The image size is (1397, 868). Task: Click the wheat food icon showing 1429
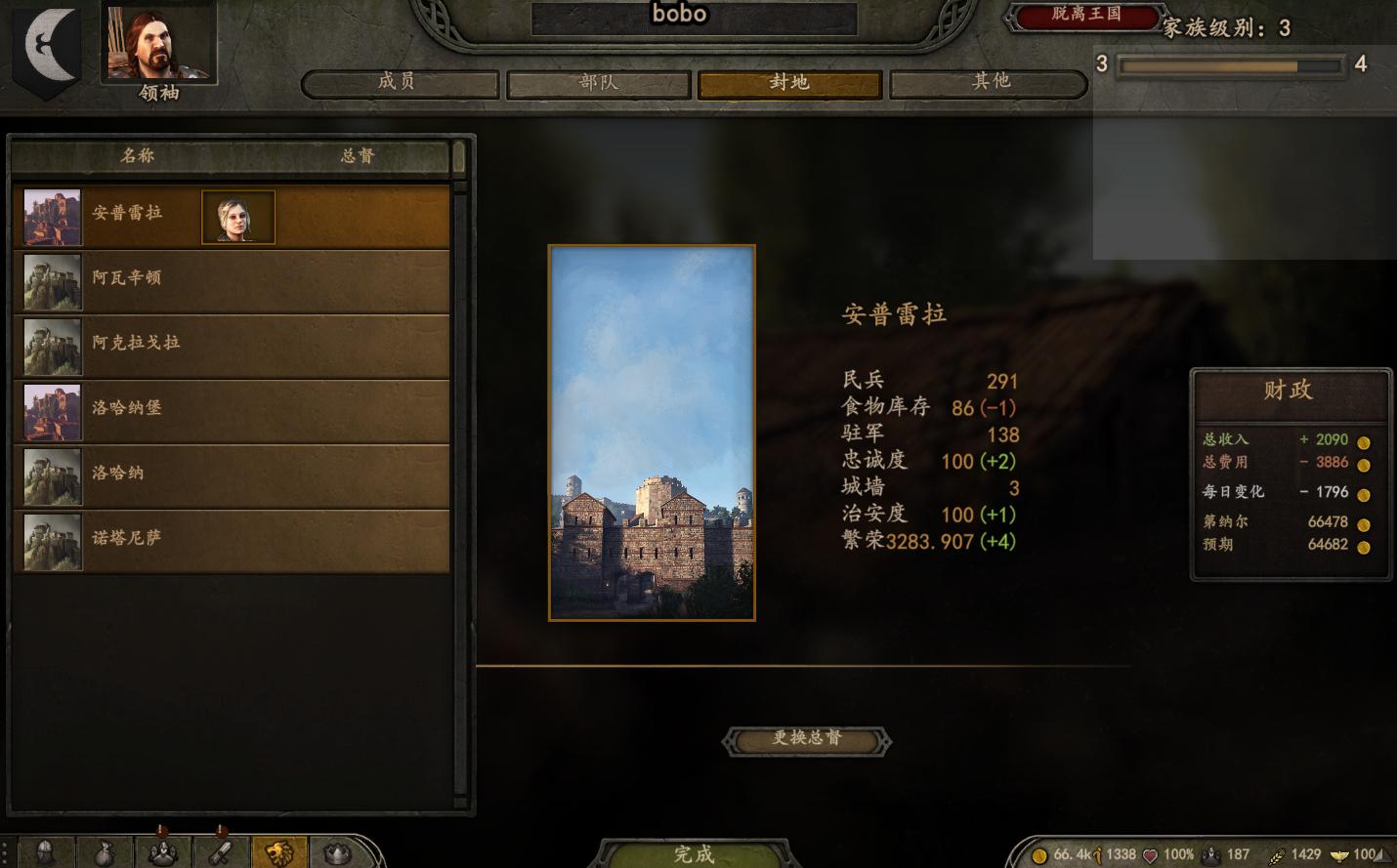[1277, 853]
